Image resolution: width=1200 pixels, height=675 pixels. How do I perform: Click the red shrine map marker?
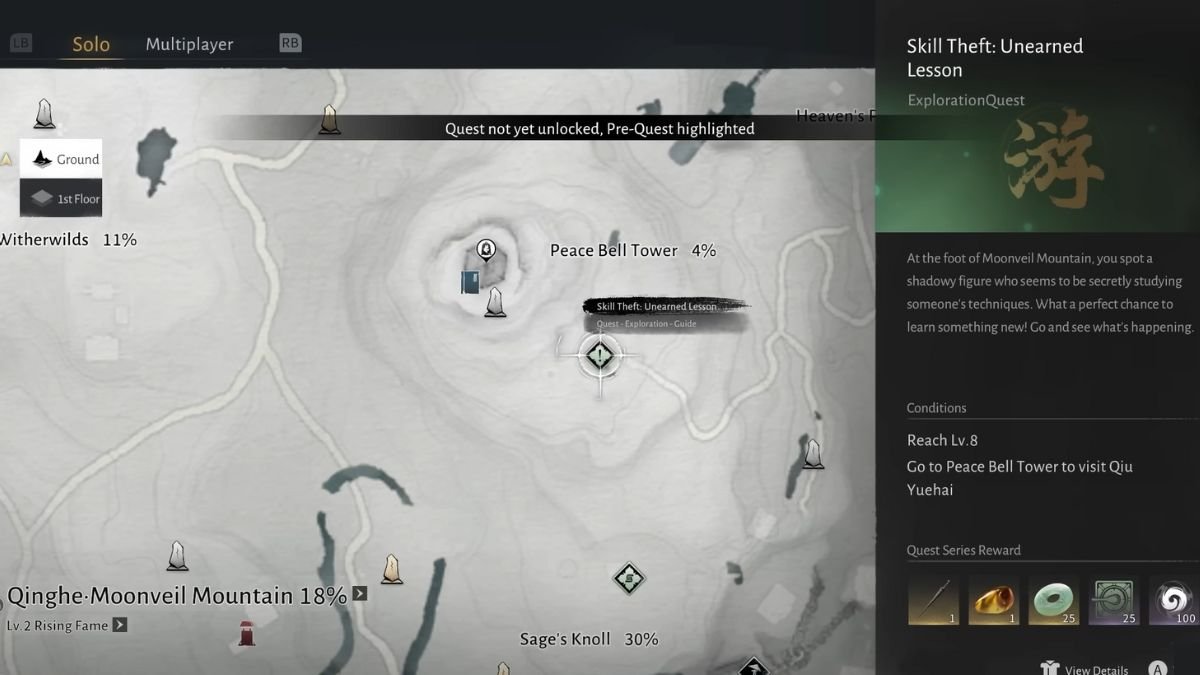(246, 632)
